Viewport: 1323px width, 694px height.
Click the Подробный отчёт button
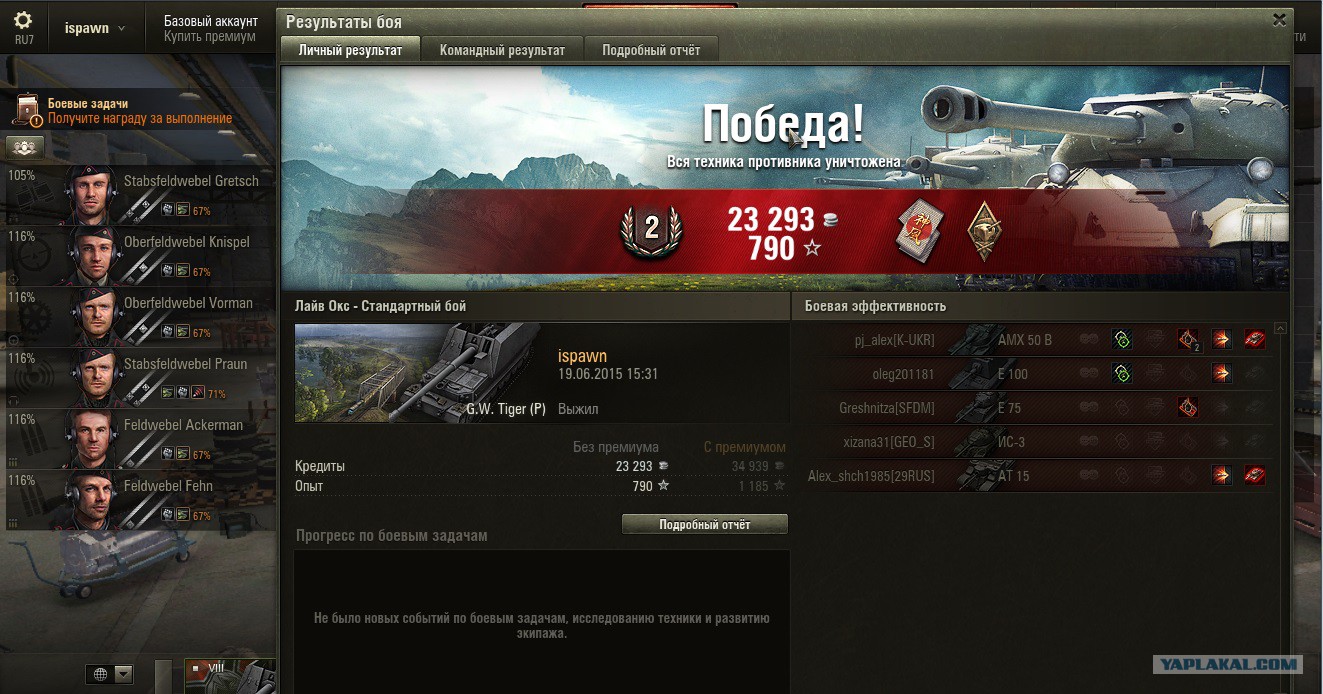click(x=704, y=524)
